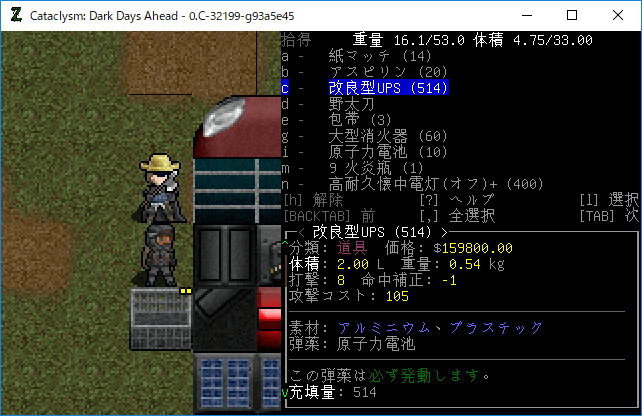The image size is (642, 416).
Task: Minimize the game window
Action: 526,15
